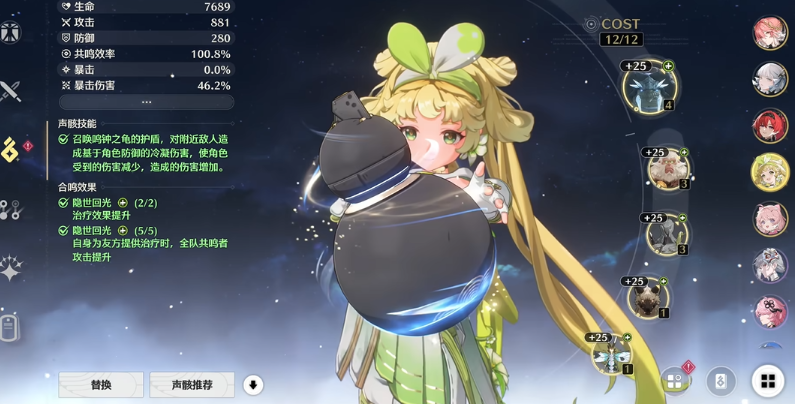Image resolution: width=795 pixels, height=404 pixels.
Task: Open the four-squares grid menu button
Action: [x=767, y=381]
